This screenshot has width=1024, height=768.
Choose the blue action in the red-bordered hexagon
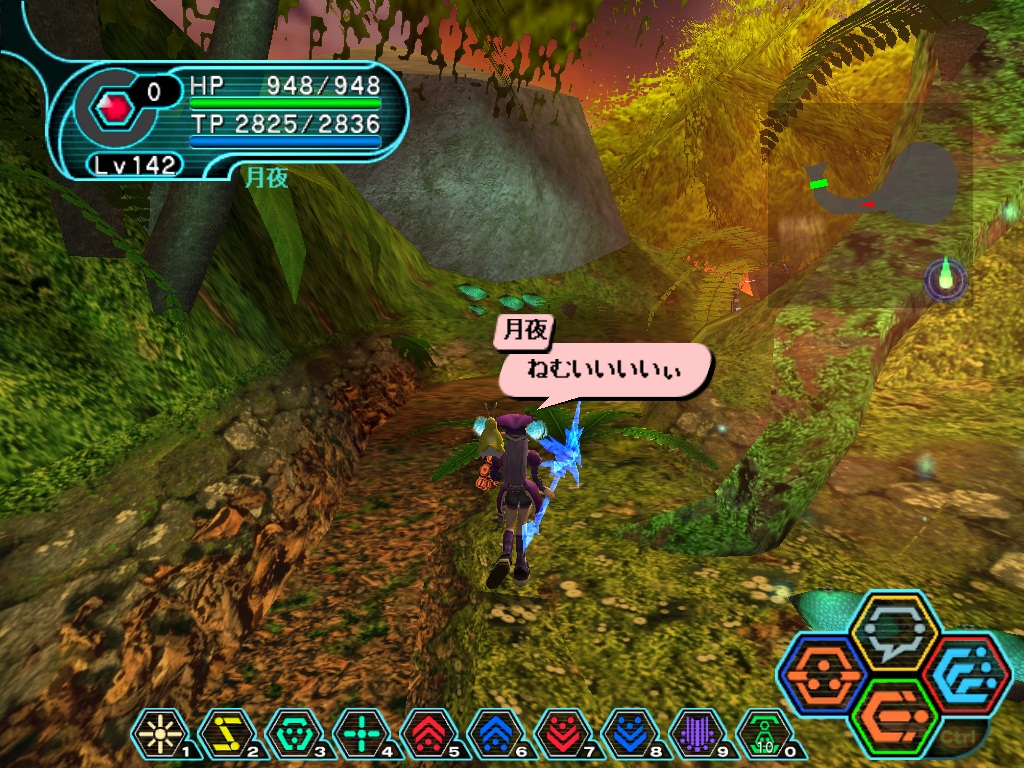pyautogui.click(x=967, y=675)
